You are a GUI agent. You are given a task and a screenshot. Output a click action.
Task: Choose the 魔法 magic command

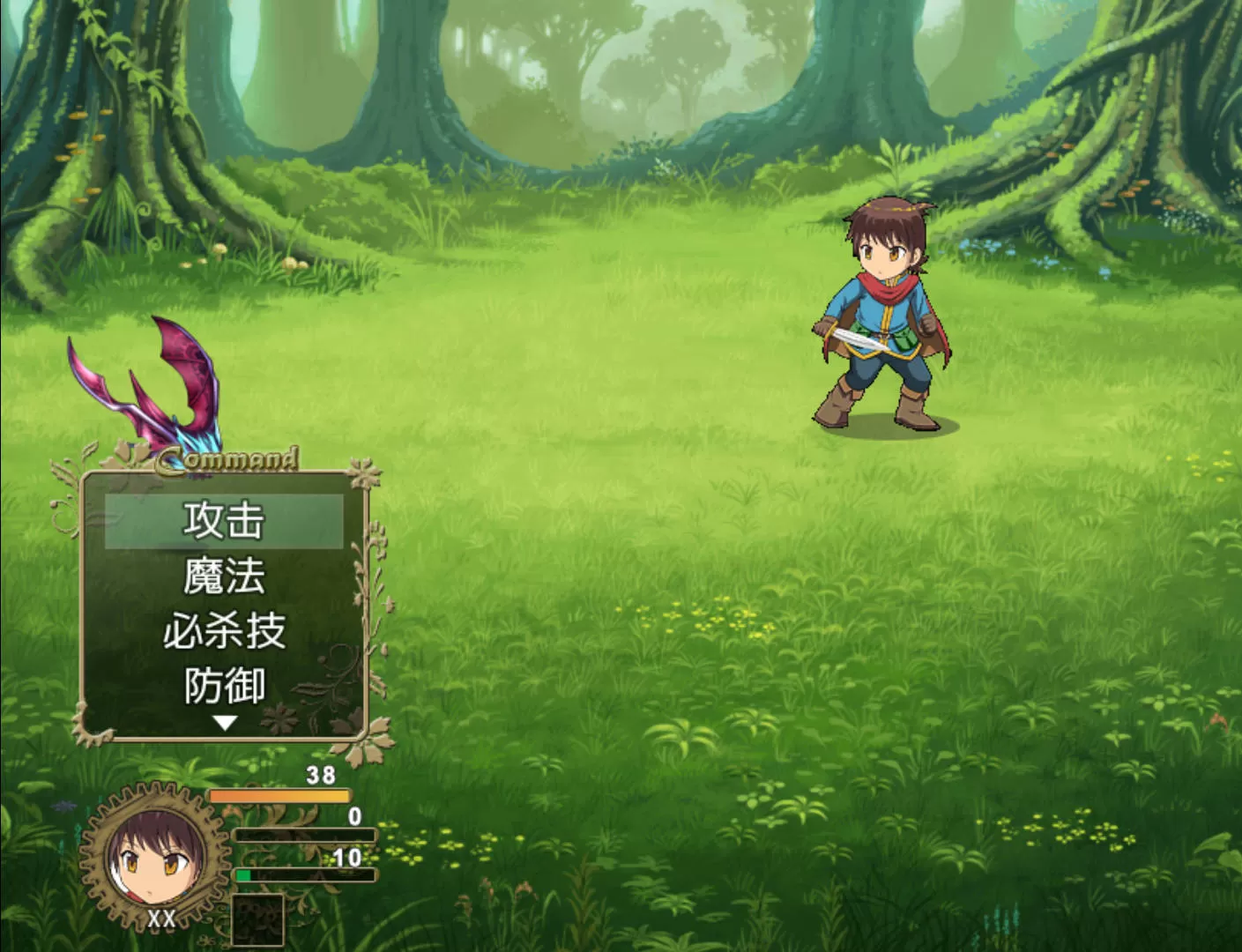tap(224, 576)
